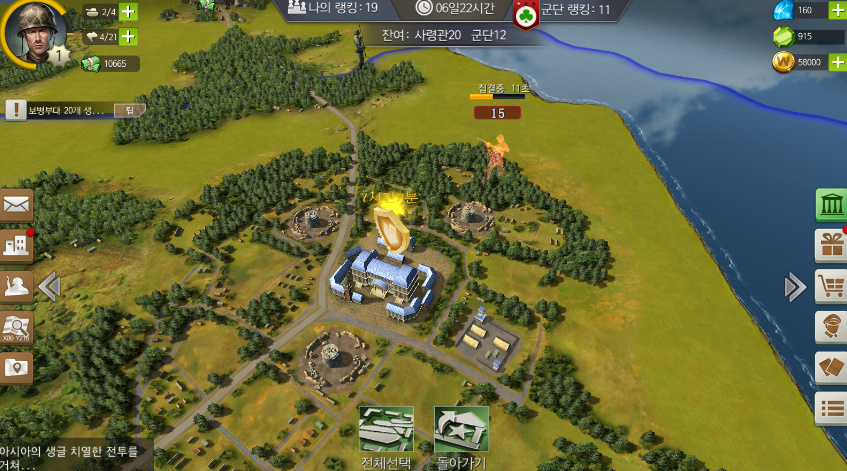Viewport: 847px width, 471px height.
Task: Open the city buildings menu
Action: [x=17, y=246]
